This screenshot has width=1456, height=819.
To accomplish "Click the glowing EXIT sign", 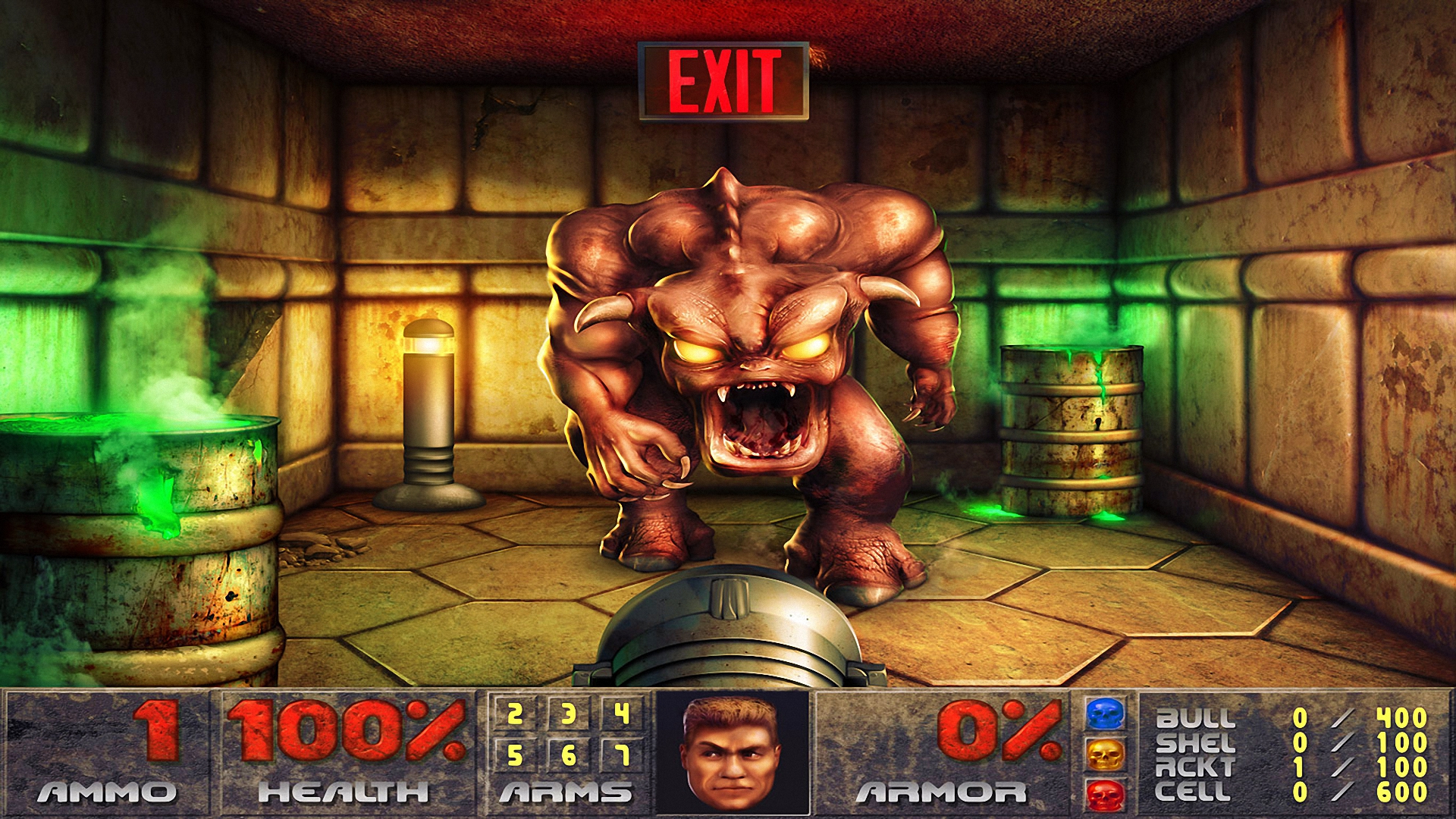I will 726,78.
